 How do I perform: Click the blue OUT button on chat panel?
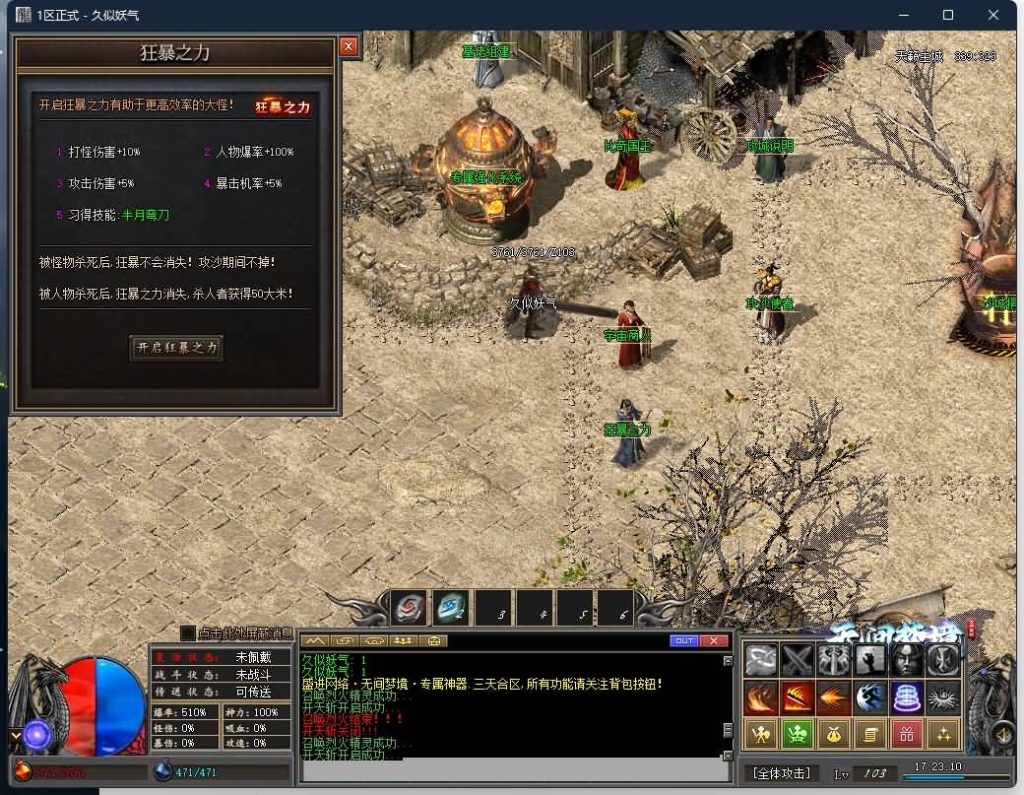click(684, 640)
